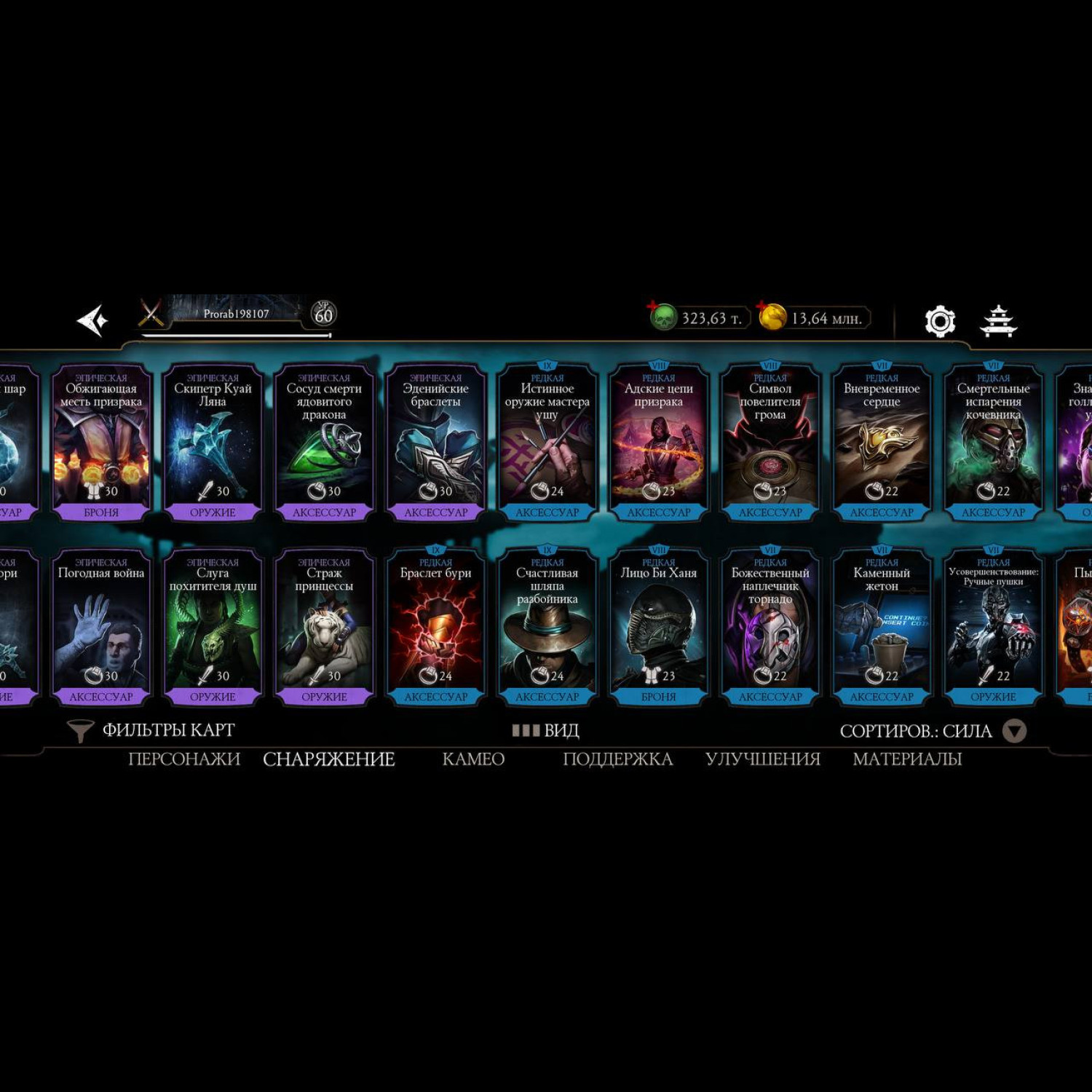Open card filters (ФИЛЬТРЫ КАРТ)
1092x1092 pixels.
tap(152, 730)
